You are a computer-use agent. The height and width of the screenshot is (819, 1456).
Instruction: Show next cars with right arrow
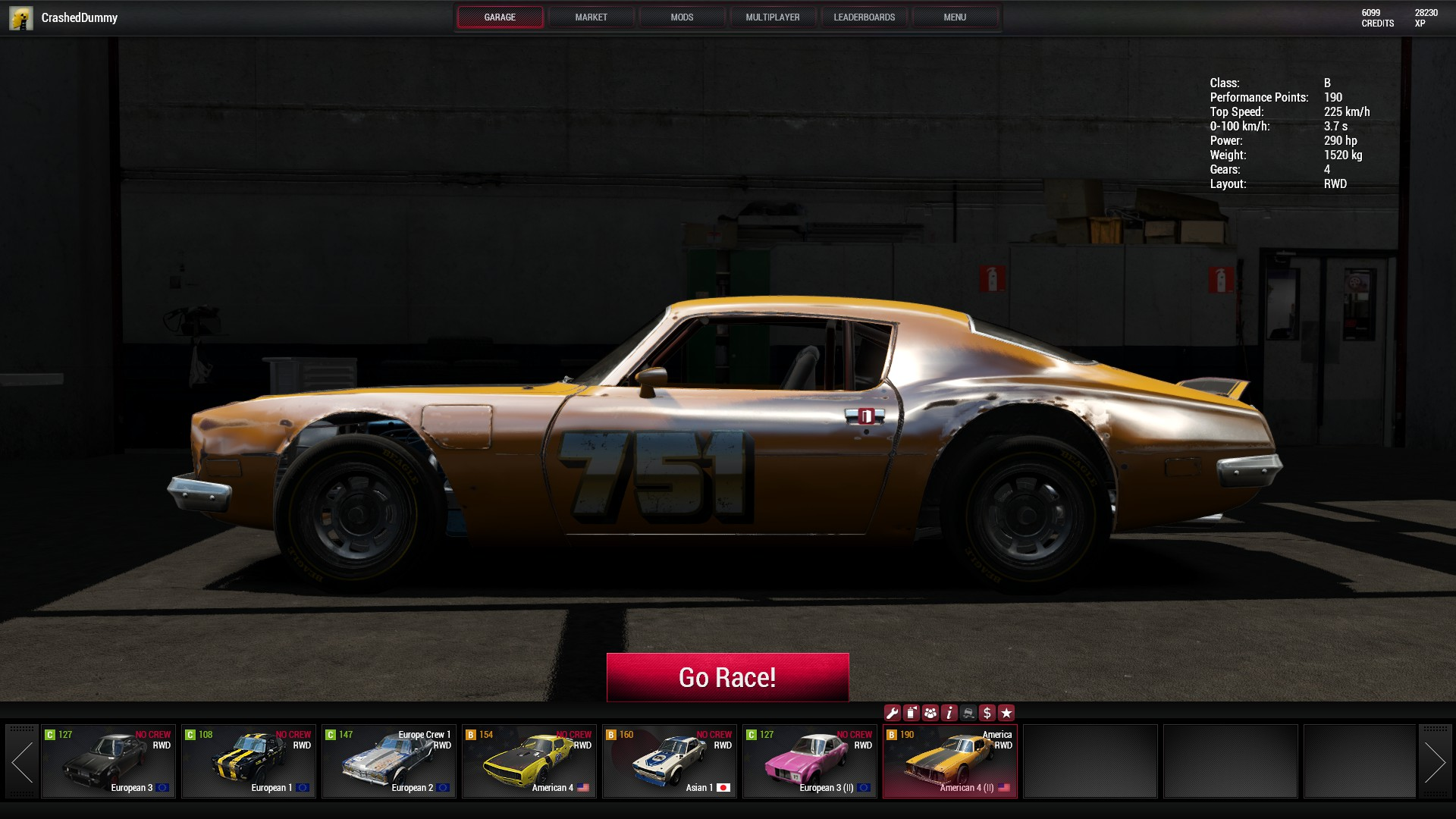pos(1434,761)
